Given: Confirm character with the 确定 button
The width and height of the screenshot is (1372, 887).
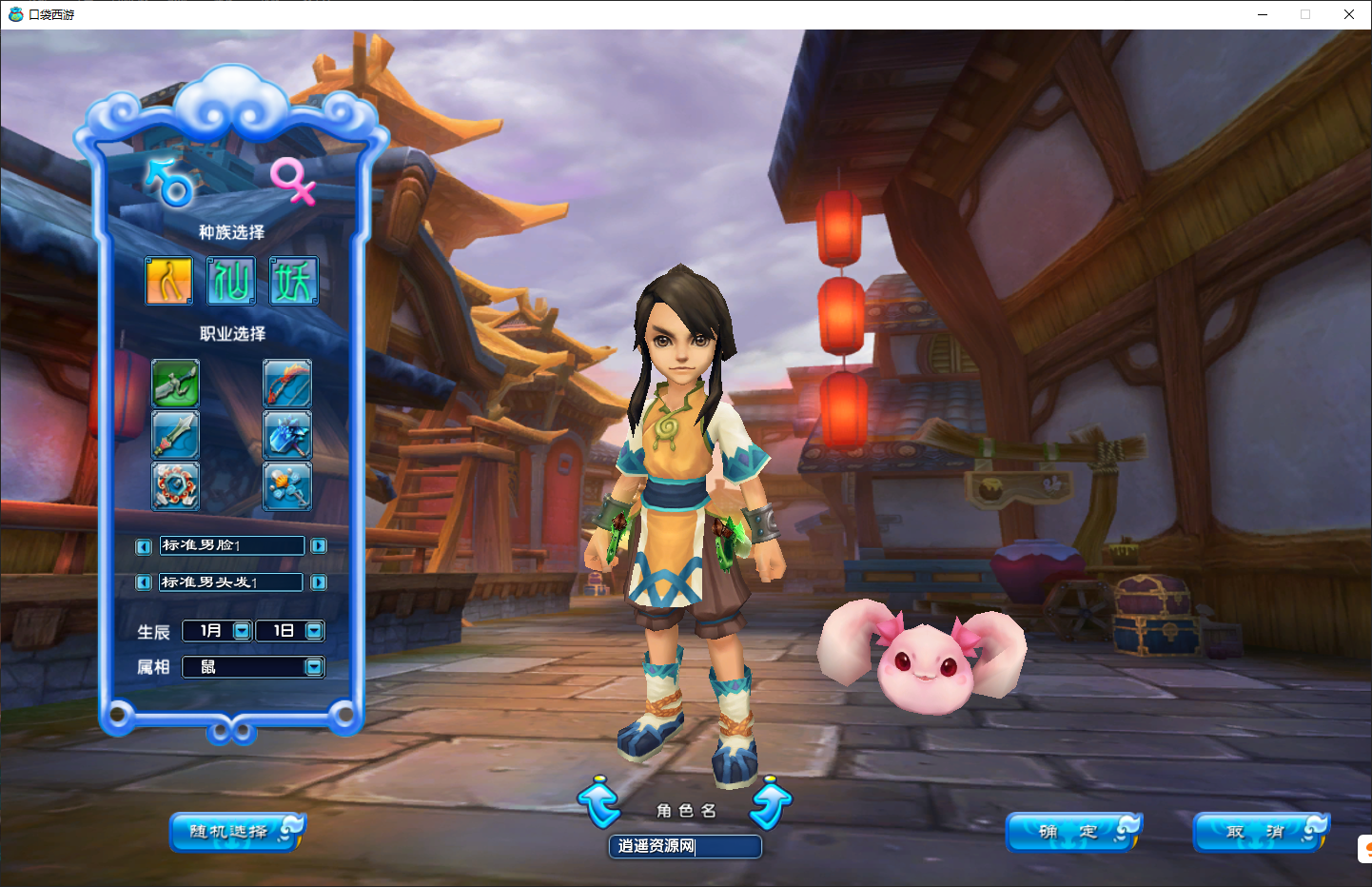Looking at the screenshot, I should 1071,832.
